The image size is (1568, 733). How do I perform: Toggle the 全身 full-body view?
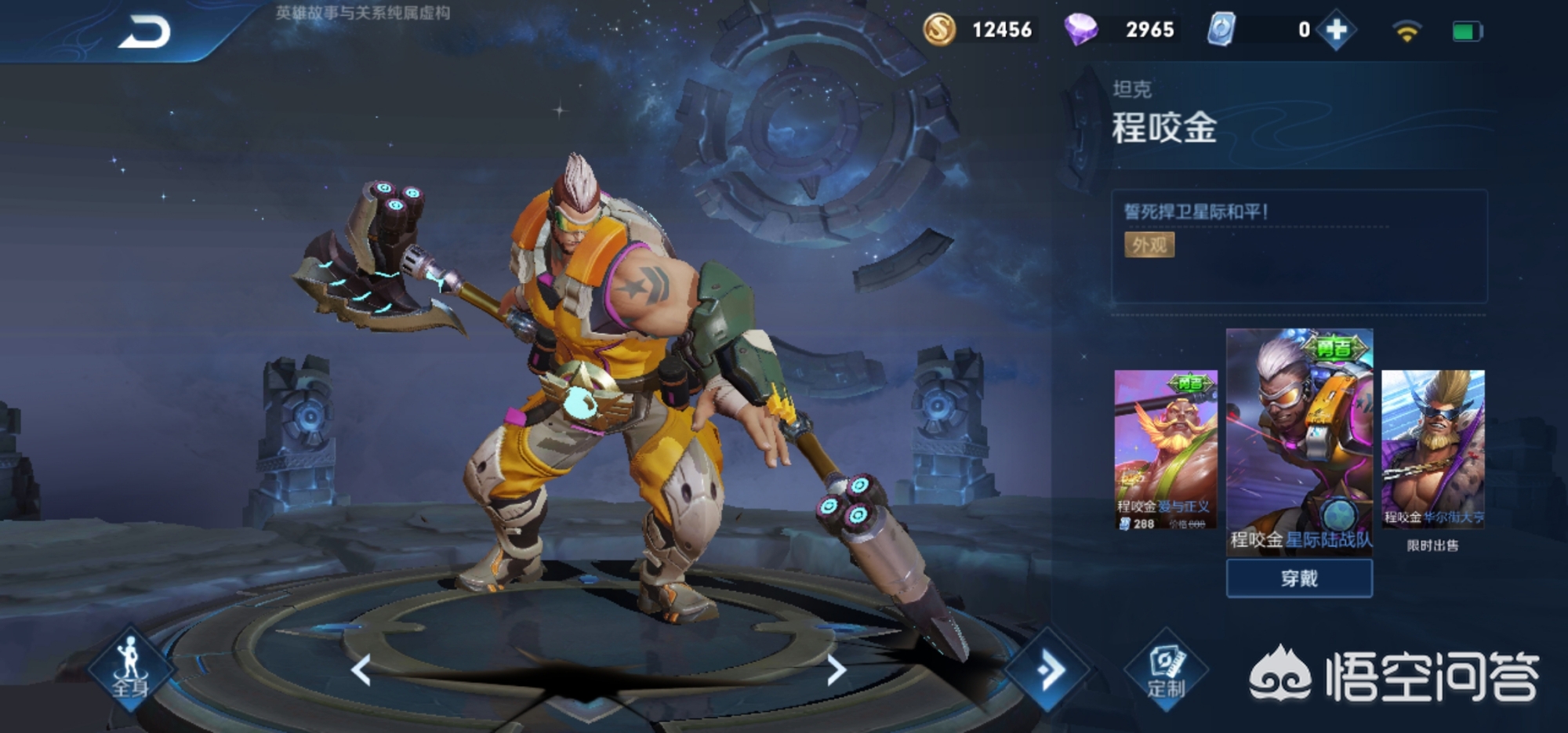click(130, 669)
